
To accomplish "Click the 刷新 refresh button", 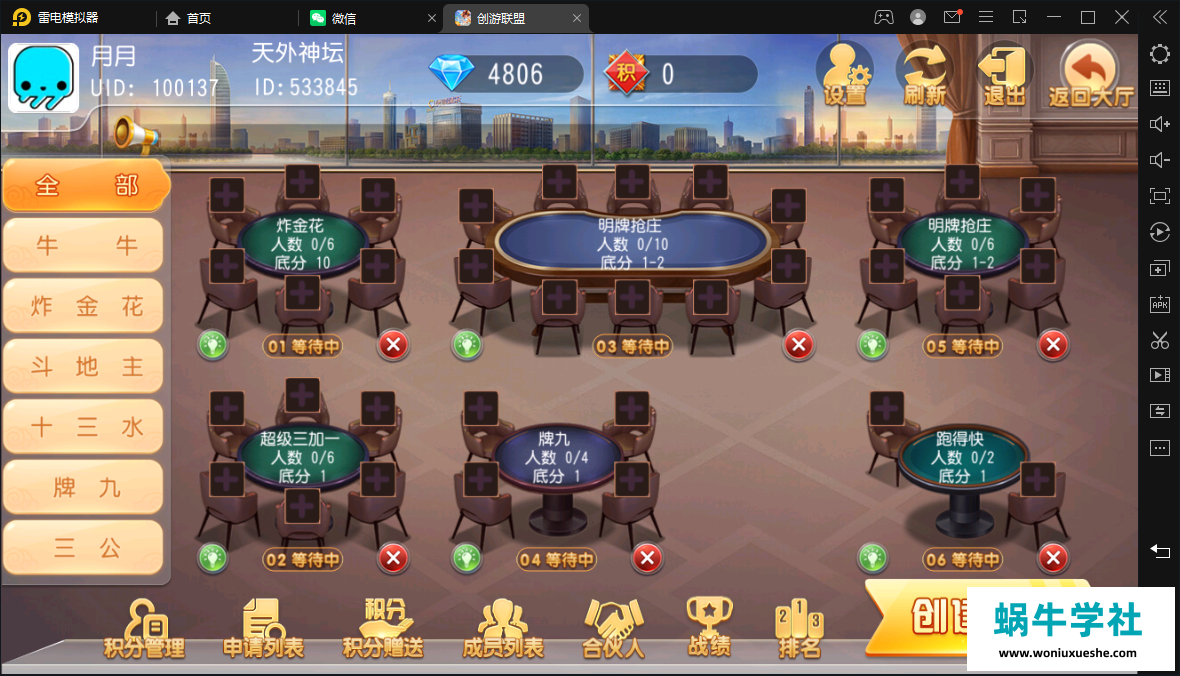I will pyautogui.click(x=924, y=74).
